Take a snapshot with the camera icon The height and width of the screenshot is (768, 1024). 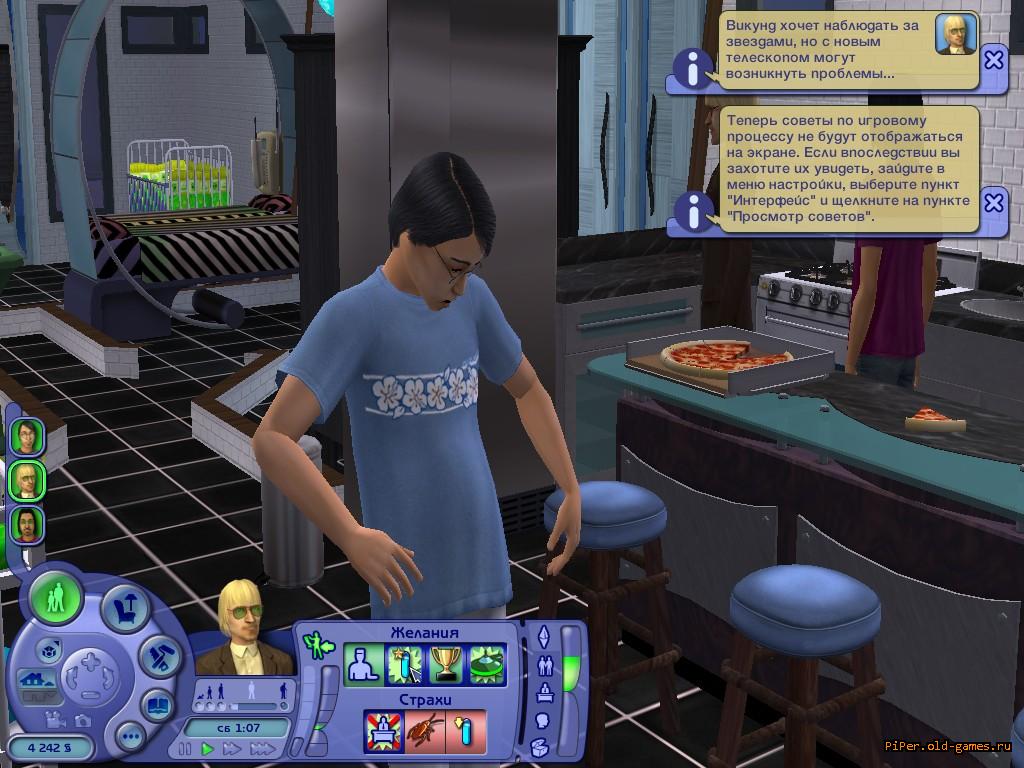click(x=82, y=720)
